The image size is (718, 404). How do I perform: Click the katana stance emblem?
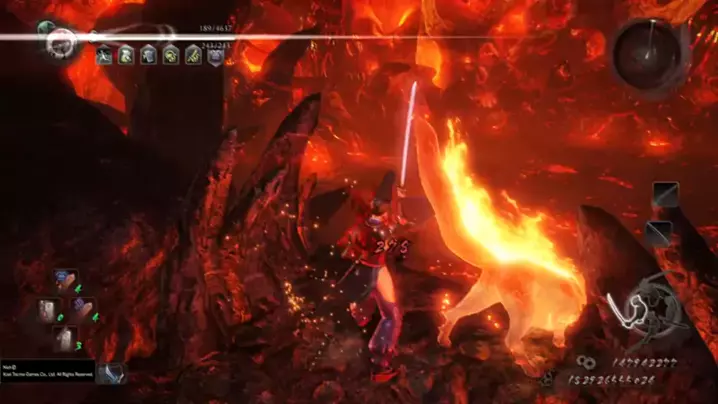[645, 311]
